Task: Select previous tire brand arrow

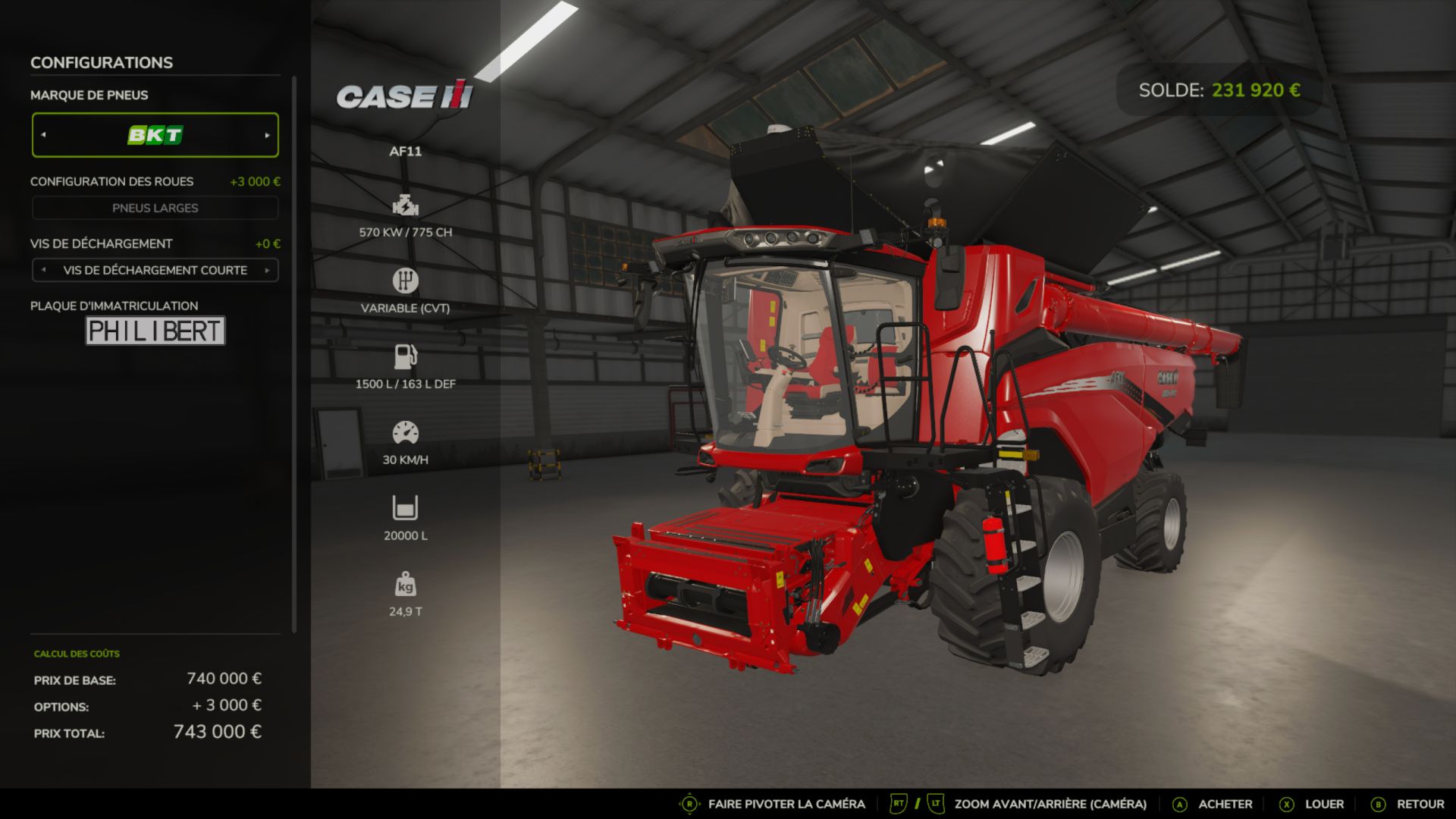Action: pyautogui.click(x=43, y=135)
